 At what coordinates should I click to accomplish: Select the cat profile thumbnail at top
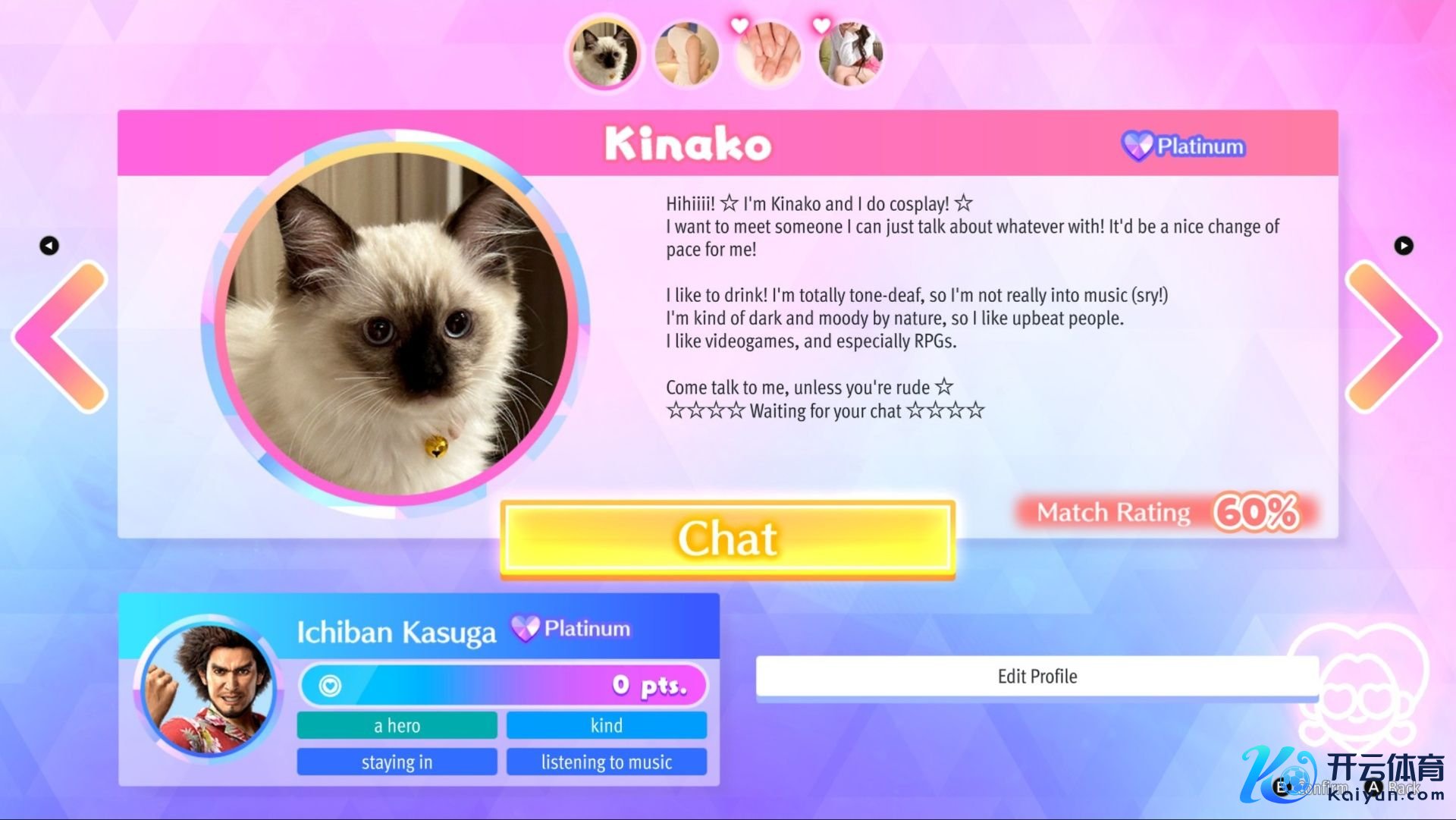[604, 53]
